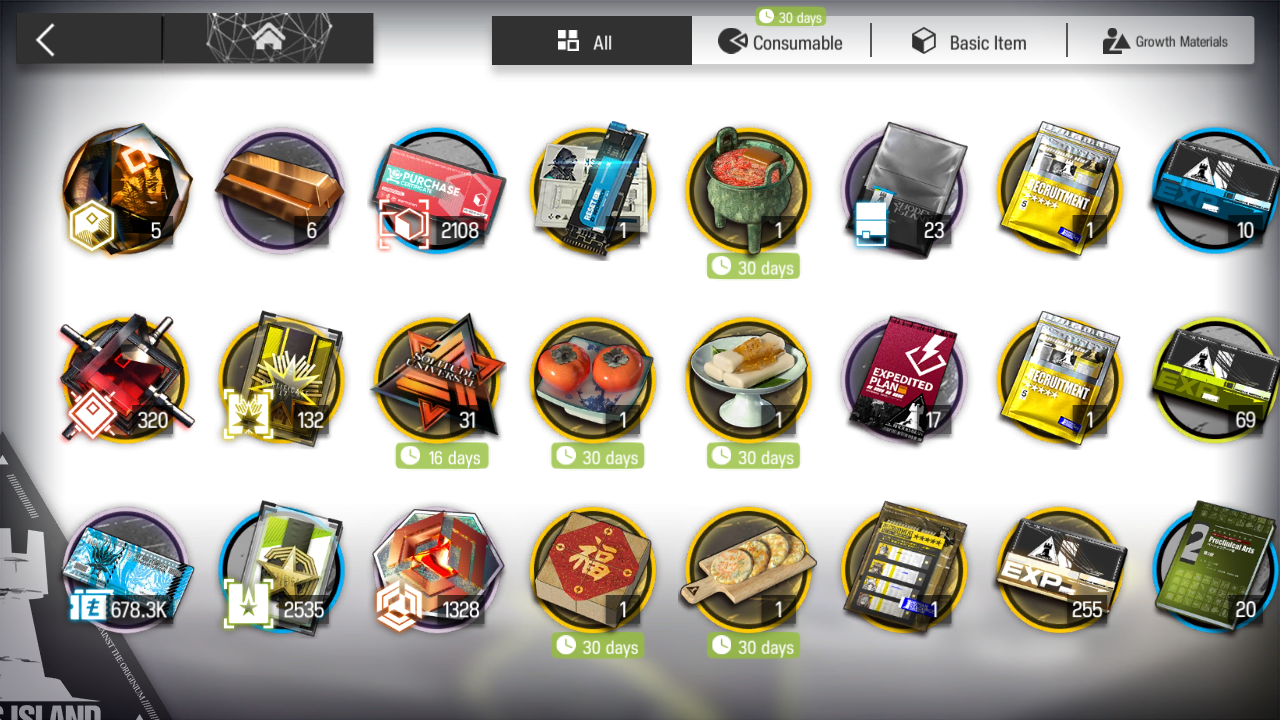This screenshot has height=720, width=1280.
Task: Select the EXP record card with 255
Action: pos(1061,570)
